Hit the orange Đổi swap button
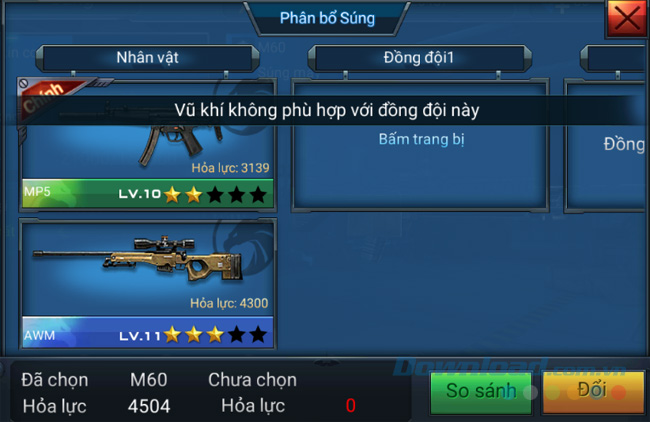650x422 pixels. tap(592, 390)
